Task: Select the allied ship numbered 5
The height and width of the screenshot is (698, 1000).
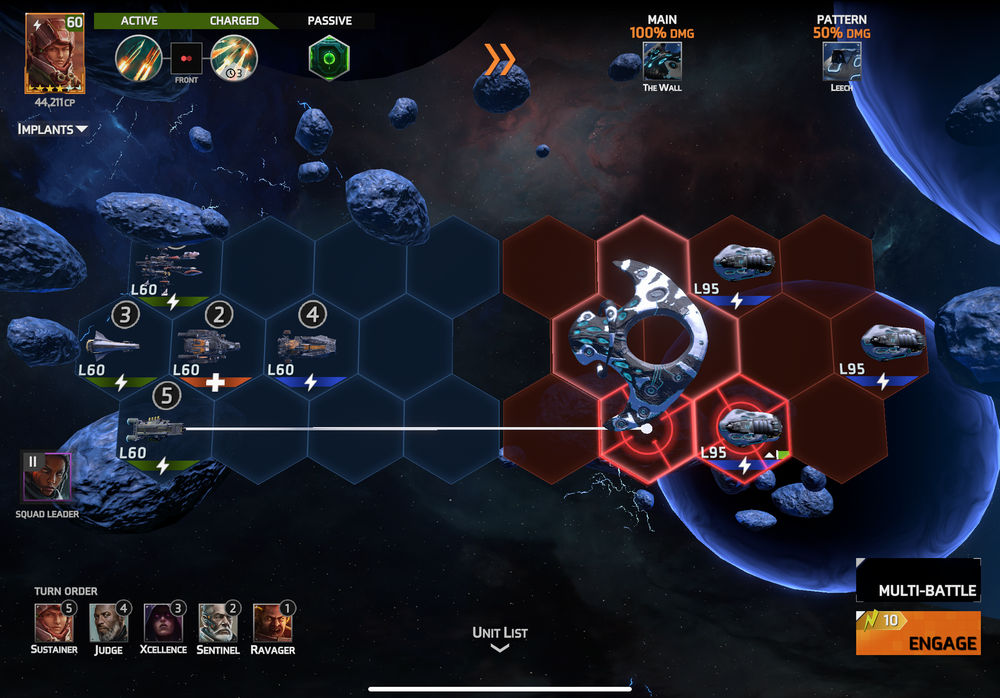Action: click(x=157, y=429)
